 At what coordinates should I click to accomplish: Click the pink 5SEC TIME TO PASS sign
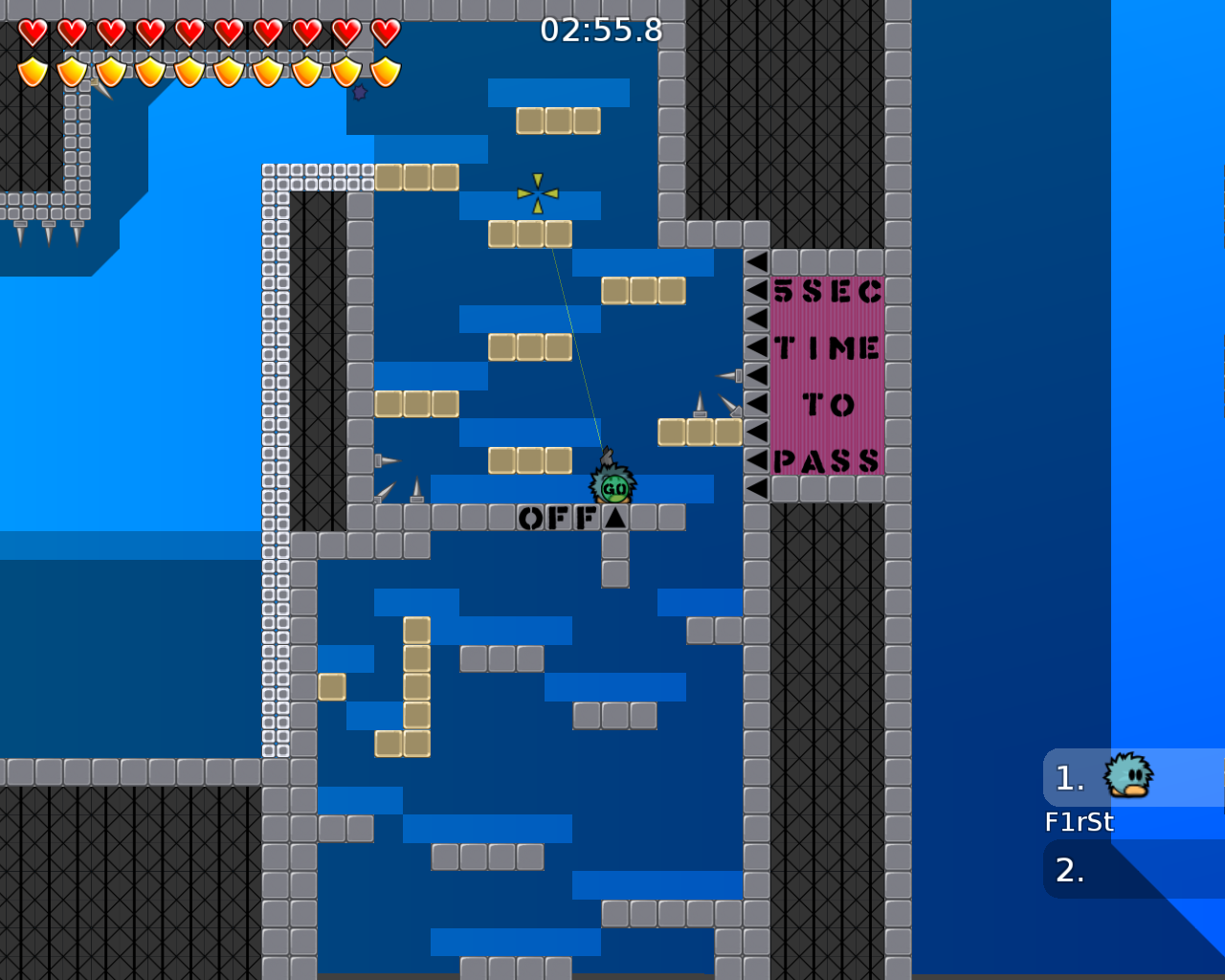coord(828,373)
